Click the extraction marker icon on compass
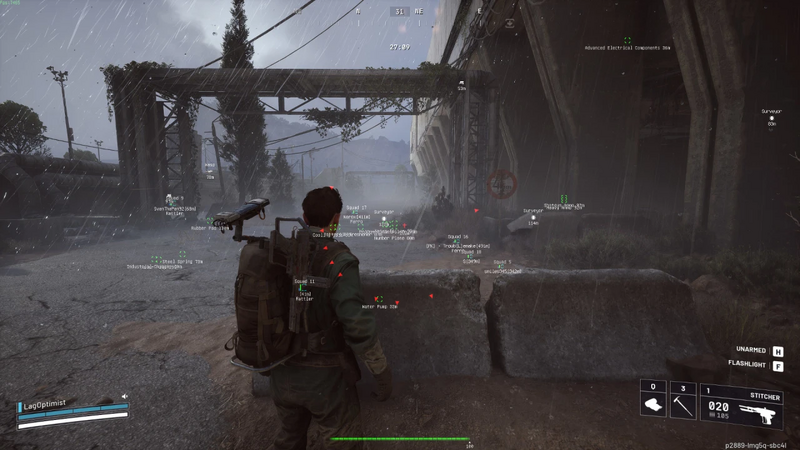800x450 pixels. pyautogui.click(x=510, y=22)
